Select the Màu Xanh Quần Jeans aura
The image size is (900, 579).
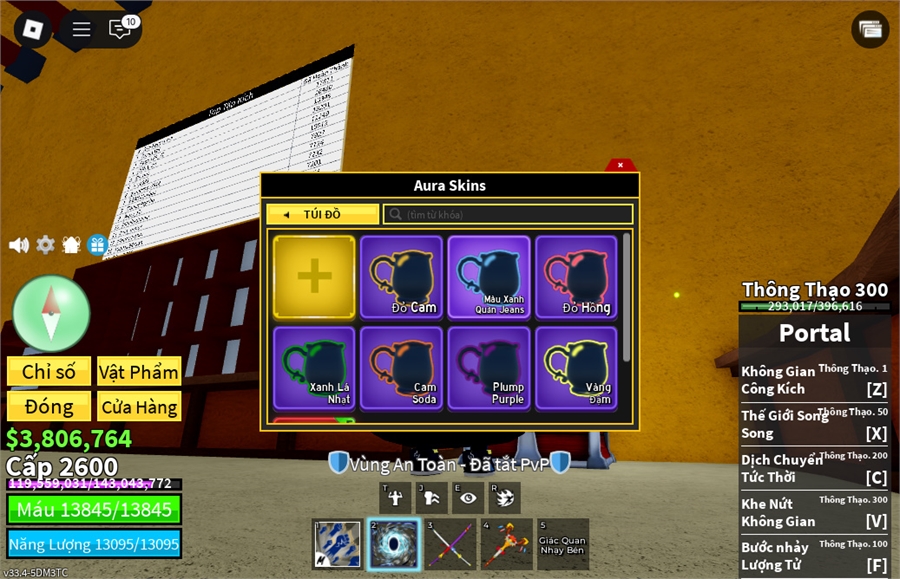[489, 277]
